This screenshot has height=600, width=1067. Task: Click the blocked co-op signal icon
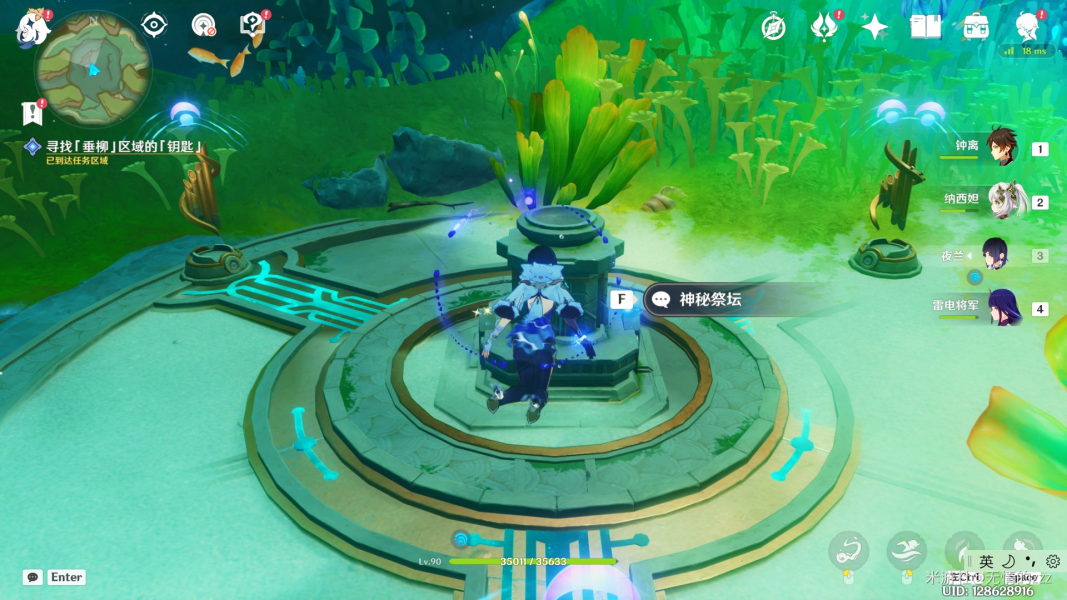click(x=203, y=25)
